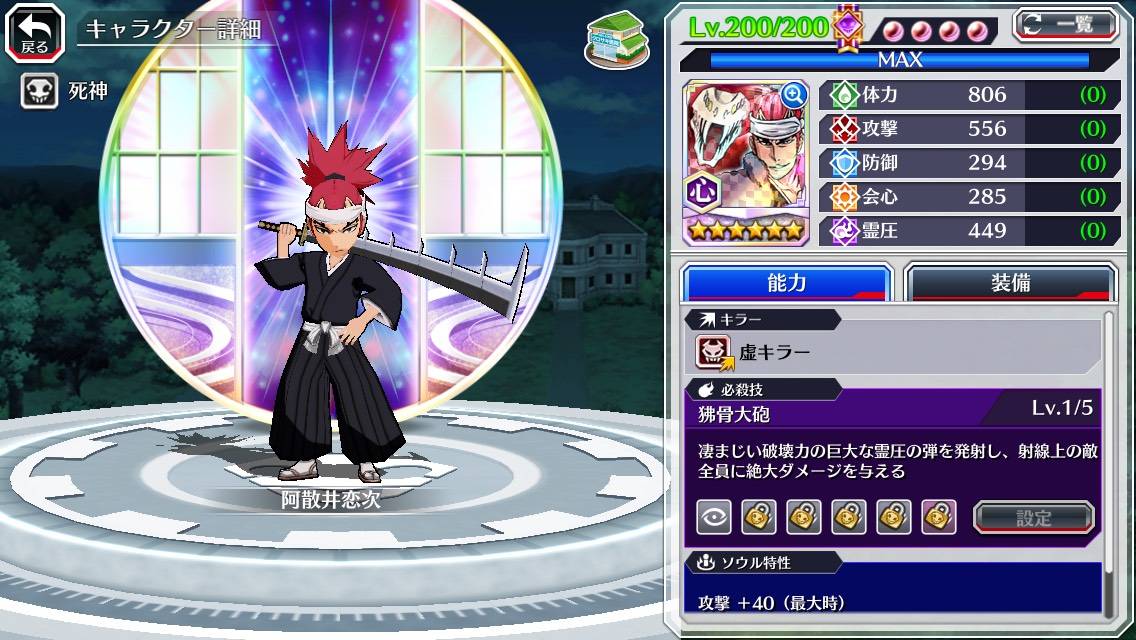
Task: Go back with the 戻る button
Action: point(35,31)
